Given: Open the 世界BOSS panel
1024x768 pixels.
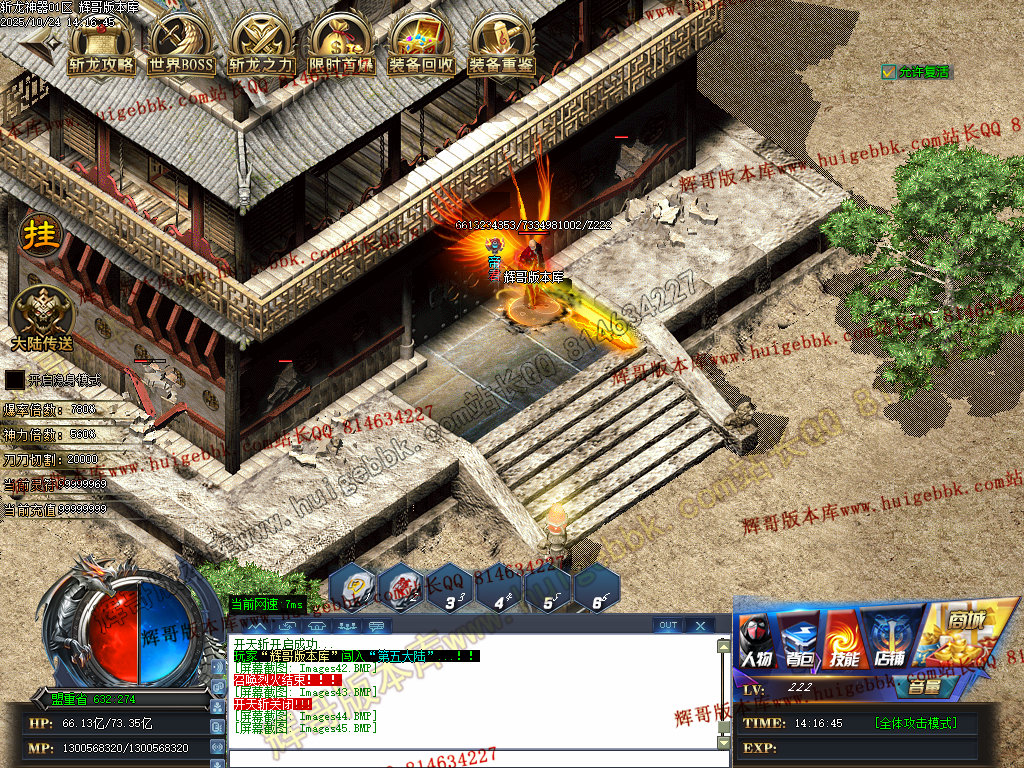Looking at the screenshot, I should [181, 45].
